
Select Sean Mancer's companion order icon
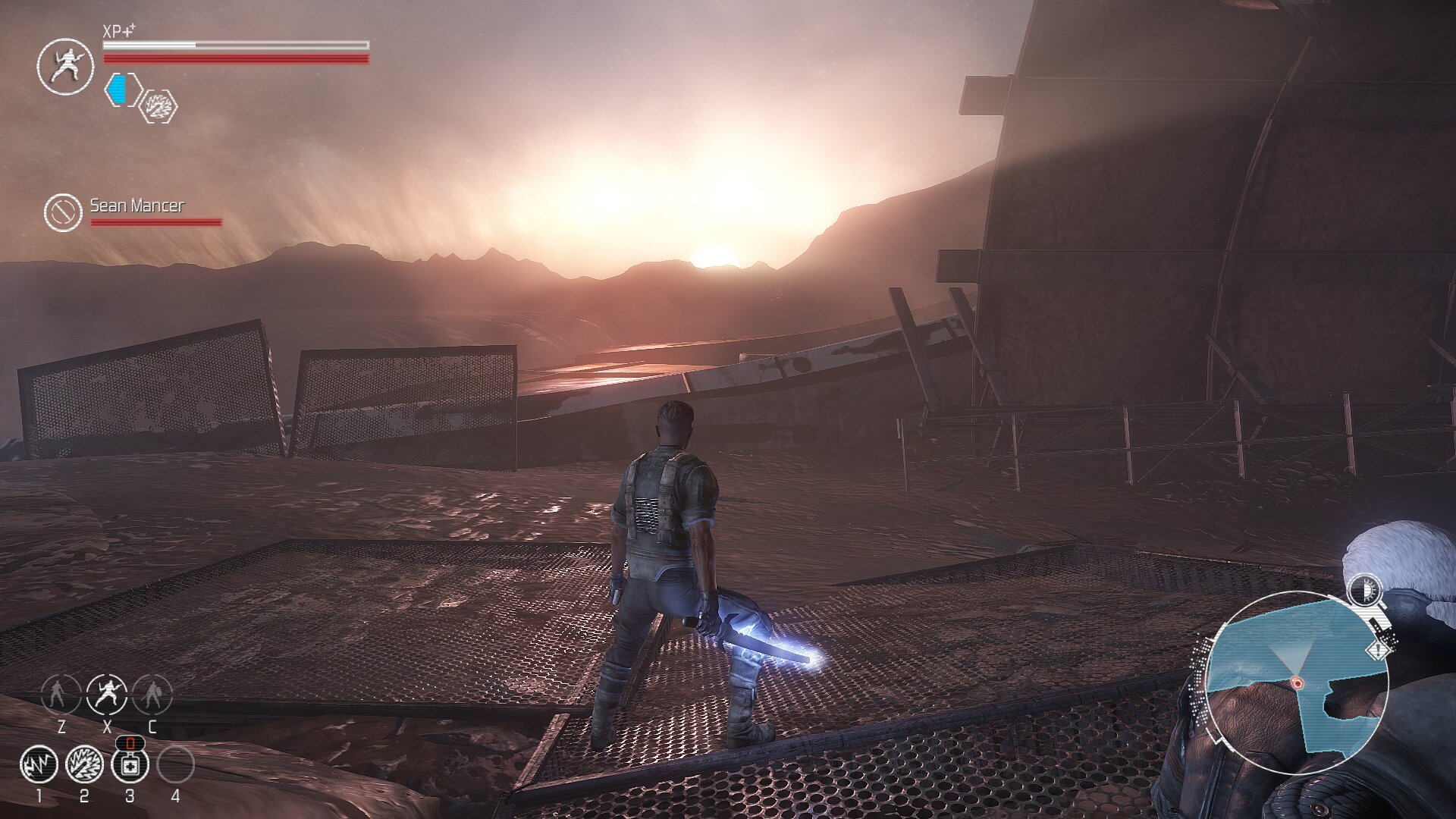[63, 212]
